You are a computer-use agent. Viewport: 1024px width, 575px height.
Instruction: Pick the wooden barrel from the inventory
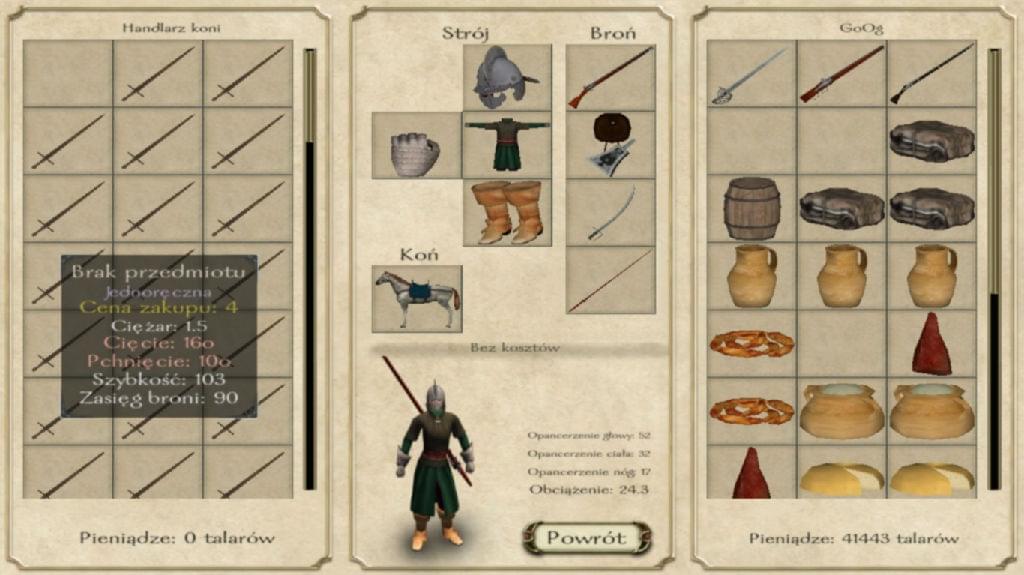coord(751,208)
